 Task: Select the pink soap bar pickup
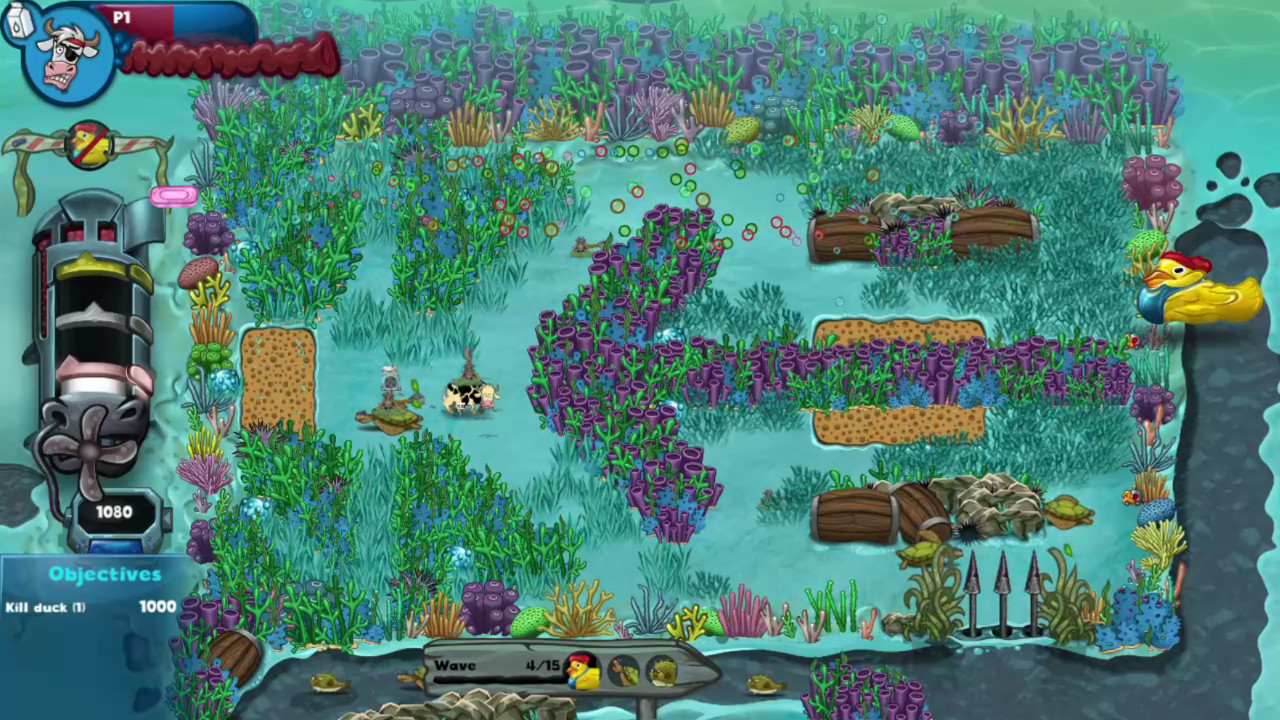click(172, 196)
